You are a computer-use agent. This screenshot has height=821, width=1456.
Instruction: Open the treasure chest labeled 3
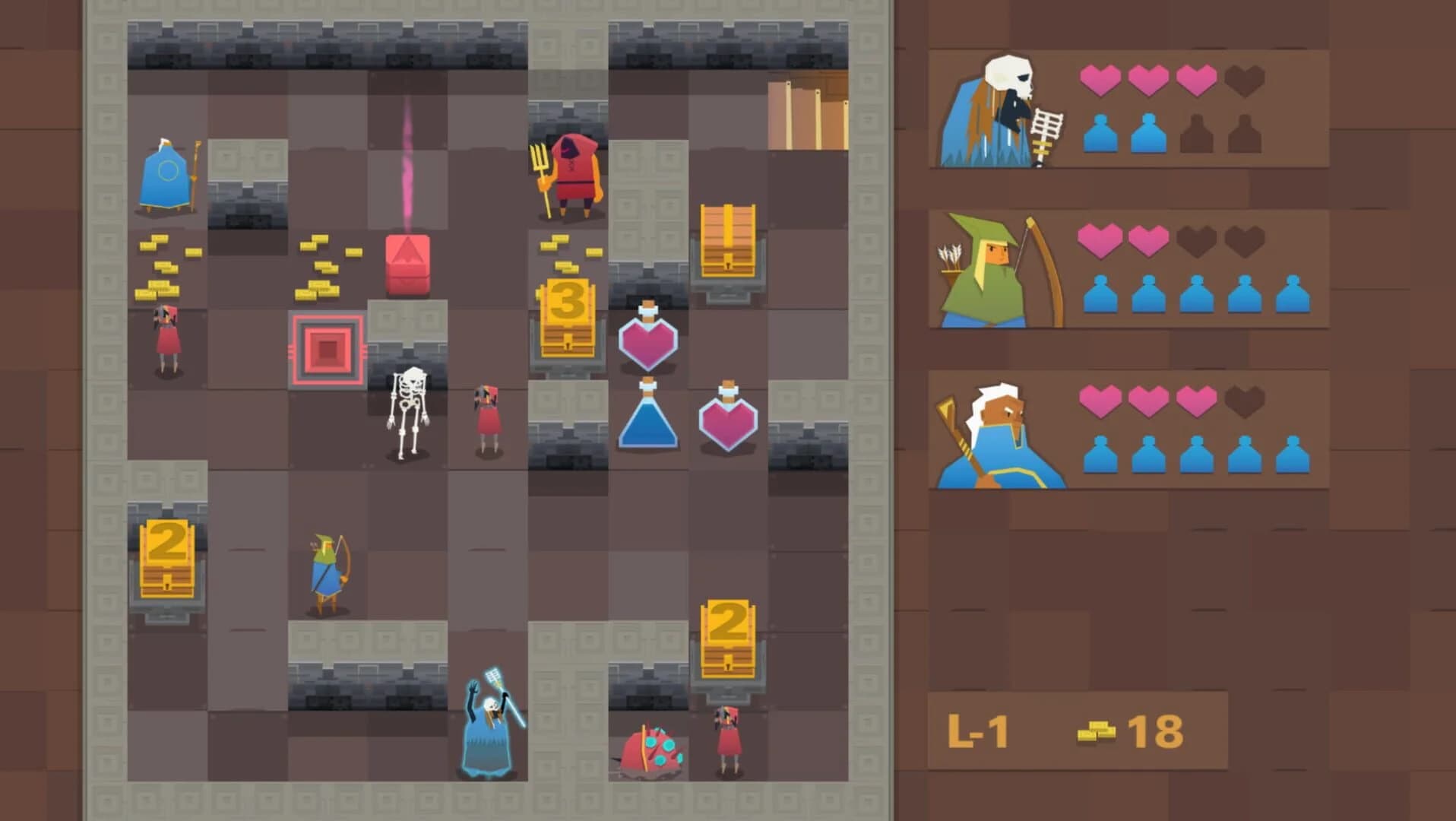(566, 315)
